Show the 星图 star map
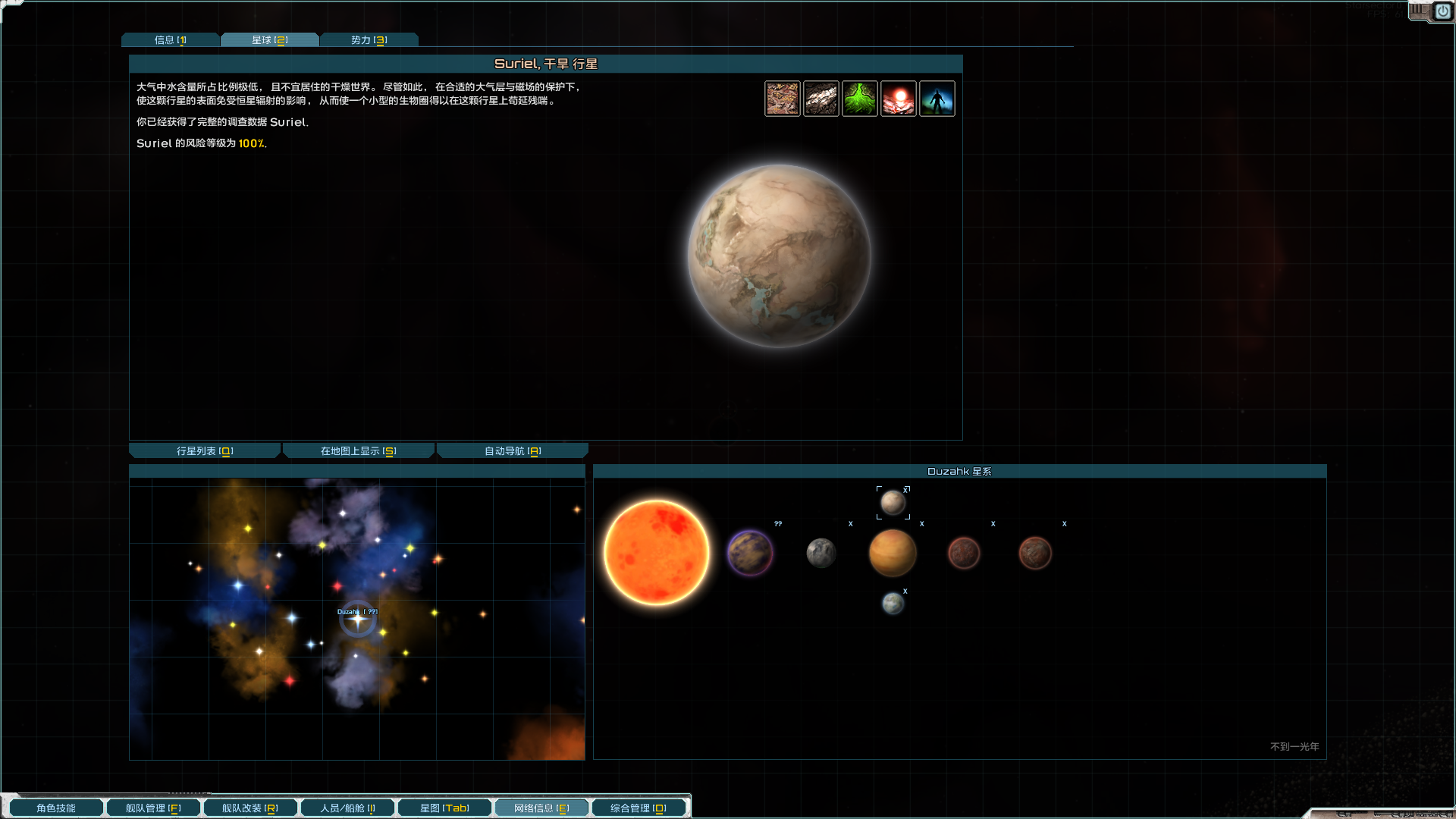Image resolution: width=1456 pixels, height=819 pixels. click(444, 808)
